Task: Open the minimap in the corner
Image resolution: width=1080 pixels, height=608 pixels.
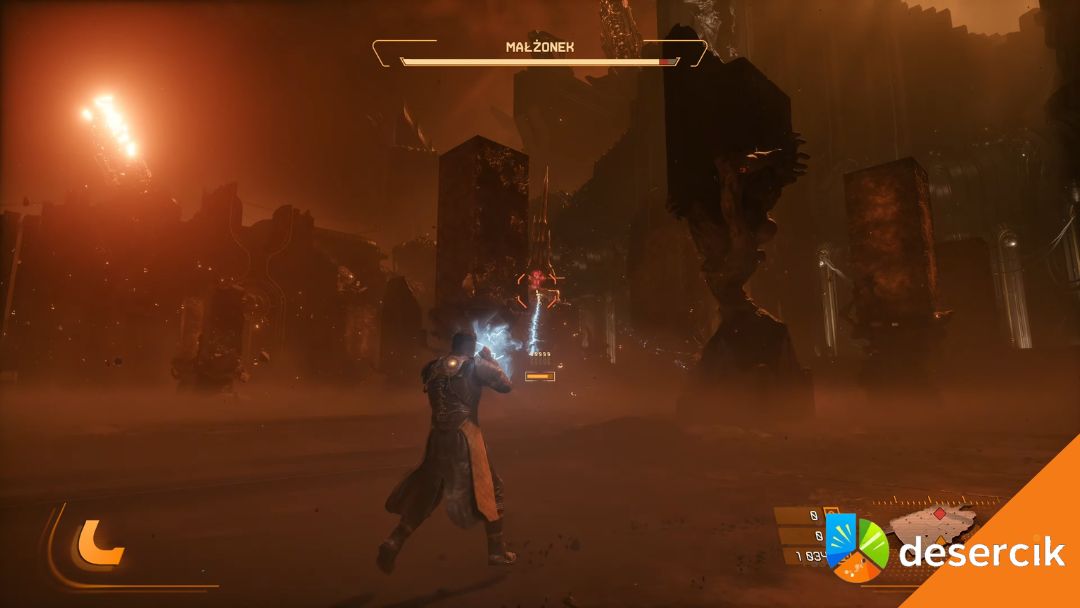Action: click(930, 526)
